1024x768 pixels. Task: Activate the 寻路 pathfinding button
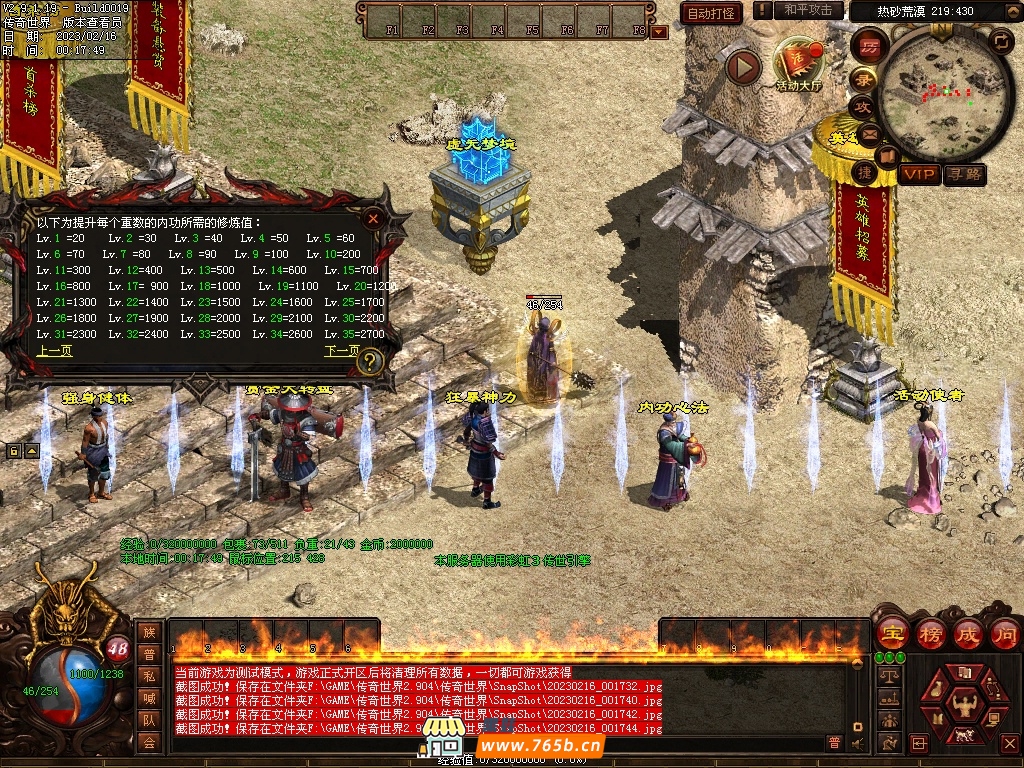(965, 174)
